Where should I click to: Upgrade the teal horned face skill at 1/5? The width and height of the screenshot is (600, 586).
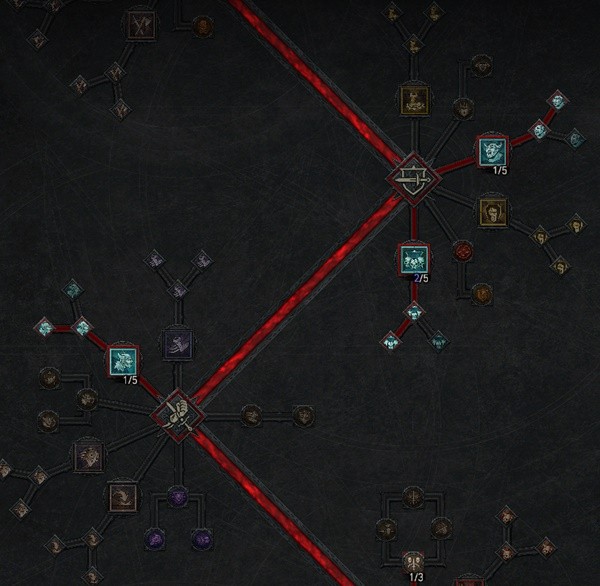click(491, 153)
